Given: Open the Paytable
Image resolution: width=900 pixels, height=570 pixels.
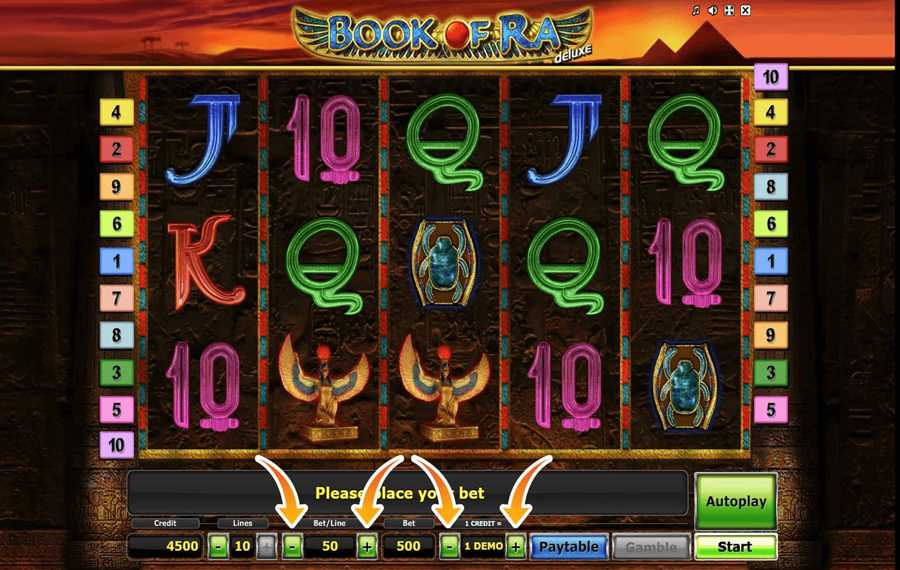Looking at the screenshot, I should [569, 547].
